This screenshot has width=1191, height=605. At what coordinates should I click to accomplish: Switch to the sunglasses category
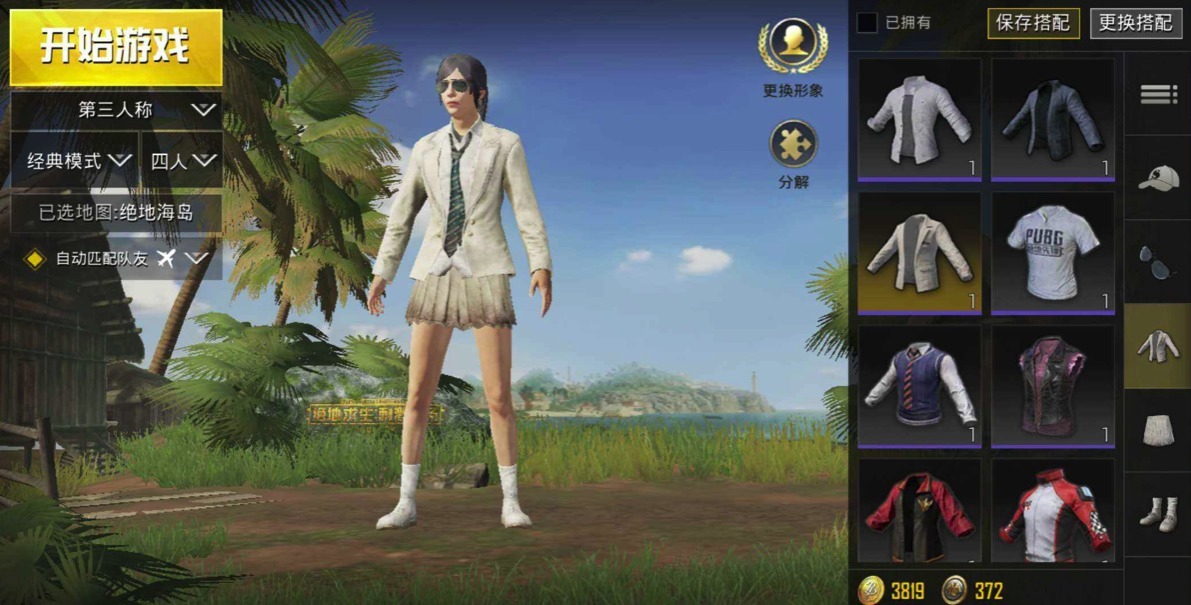click(x=1158, y=262)
